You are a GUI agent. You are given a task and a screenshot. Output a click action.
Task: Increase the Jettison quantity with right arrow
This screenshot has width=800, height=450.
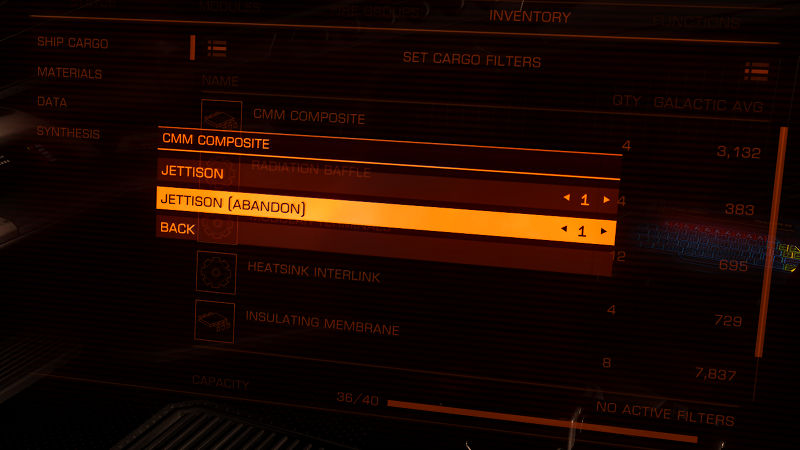point(606,200)
